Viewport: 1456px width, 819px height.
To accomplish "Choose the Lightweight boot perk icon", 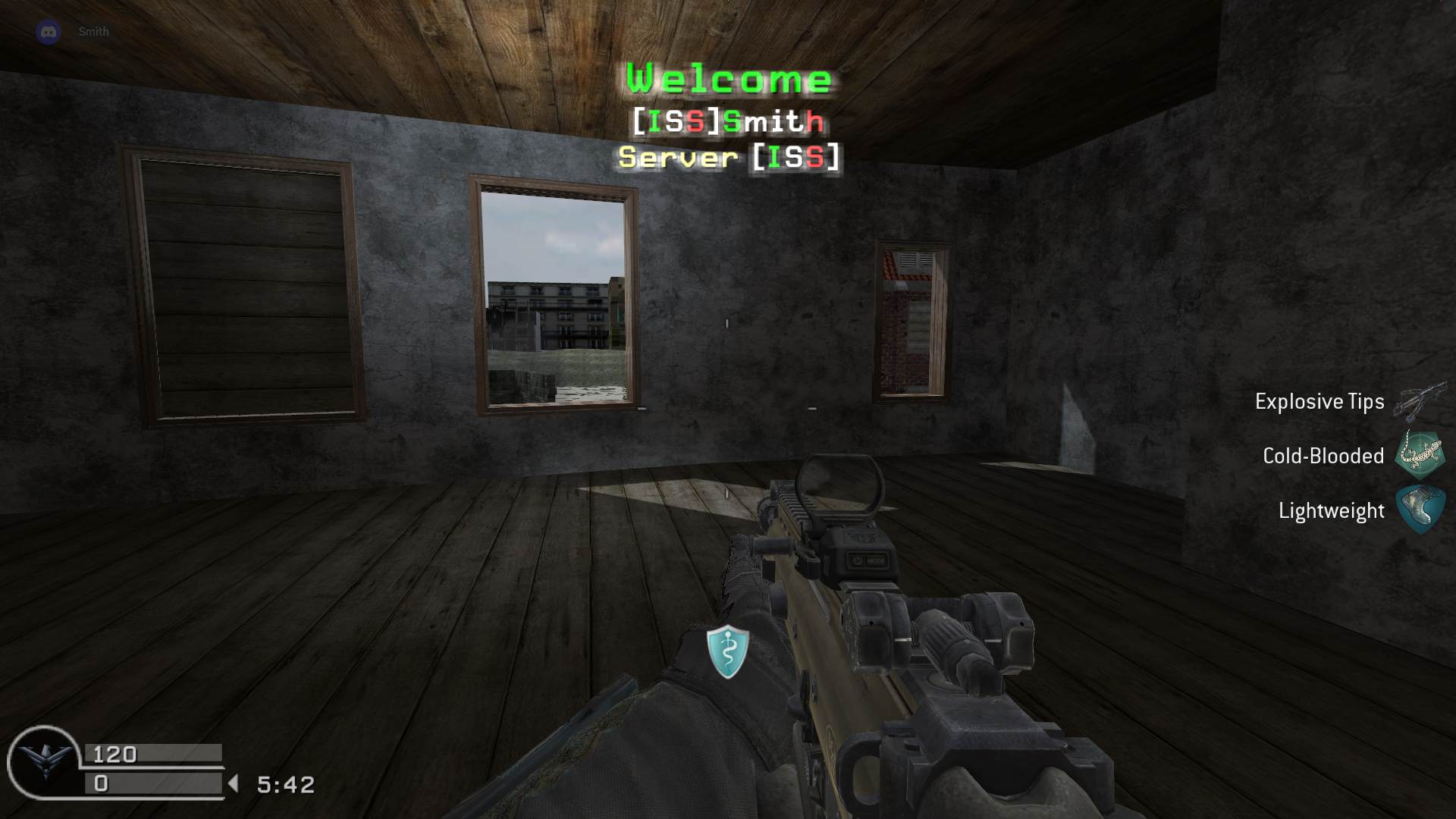I will tap(1420, 510).
